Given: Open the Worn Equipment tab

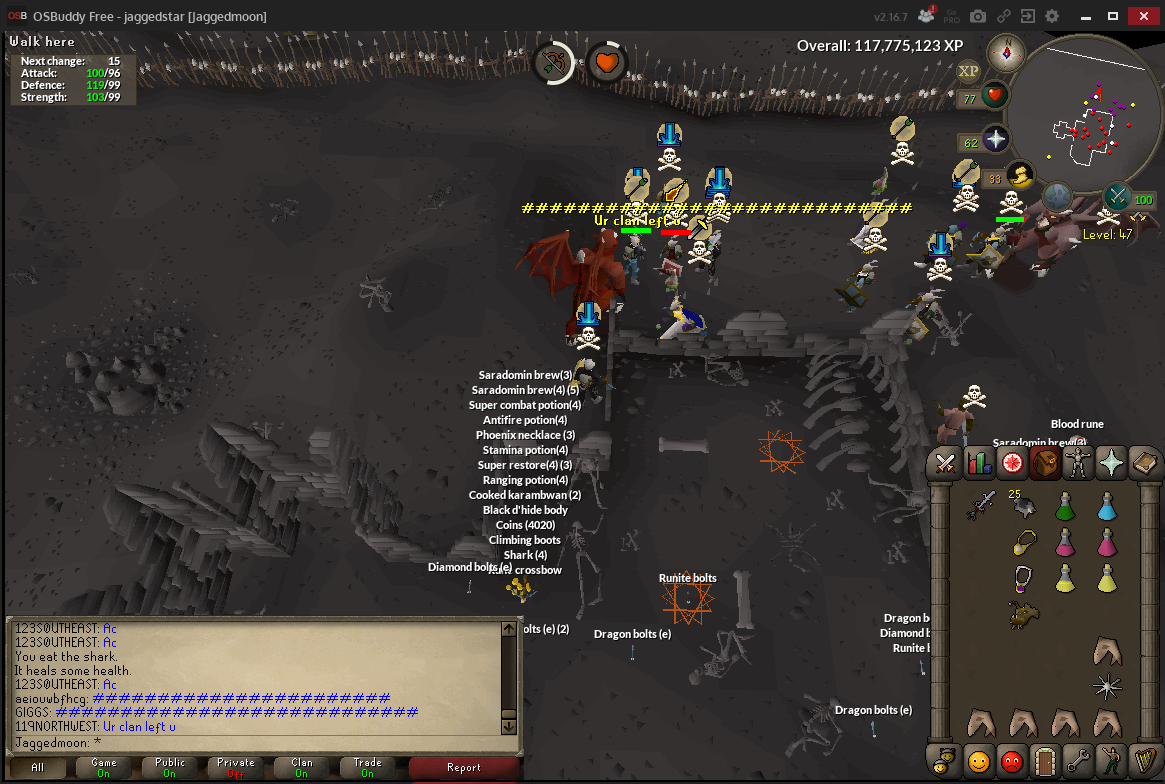Looking at the screenshot, I should coord(1079,464).
